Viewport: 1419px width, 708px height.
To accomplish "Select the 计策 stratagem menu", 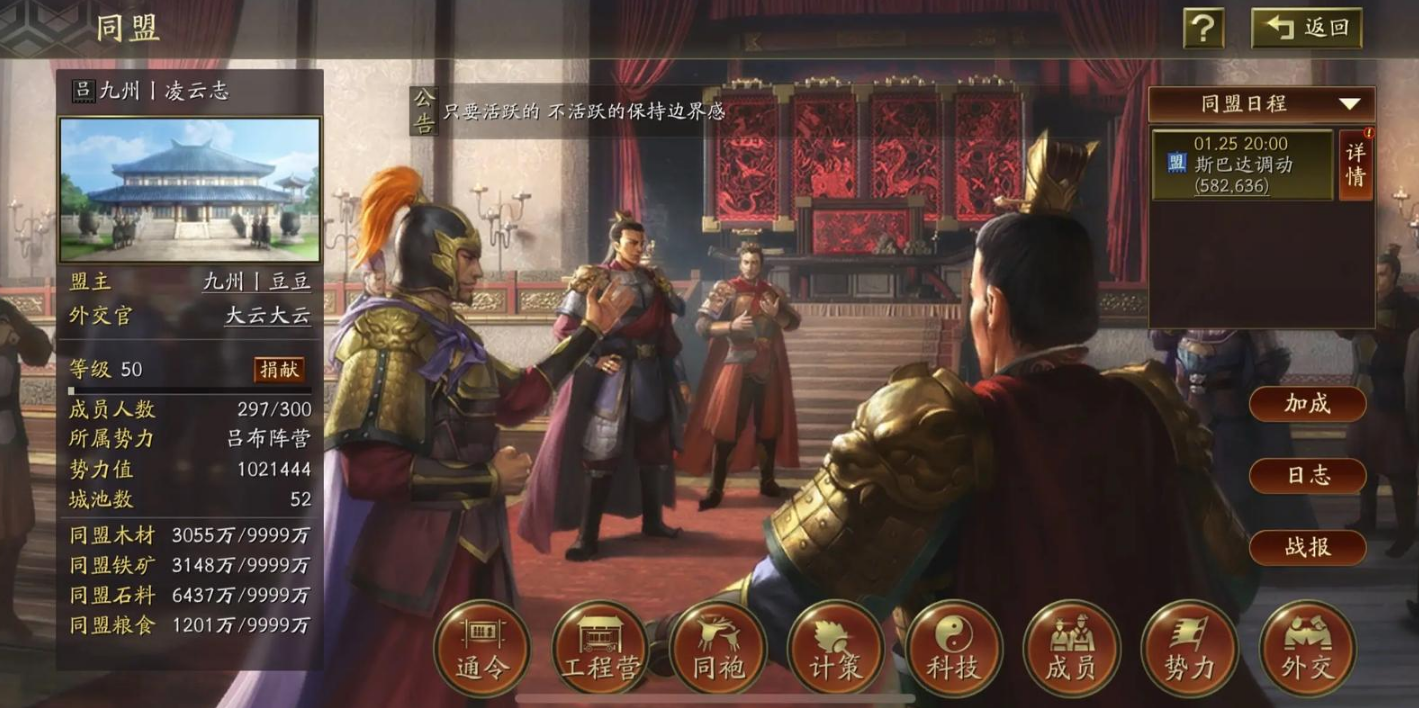I will click(x=836, y=649).
